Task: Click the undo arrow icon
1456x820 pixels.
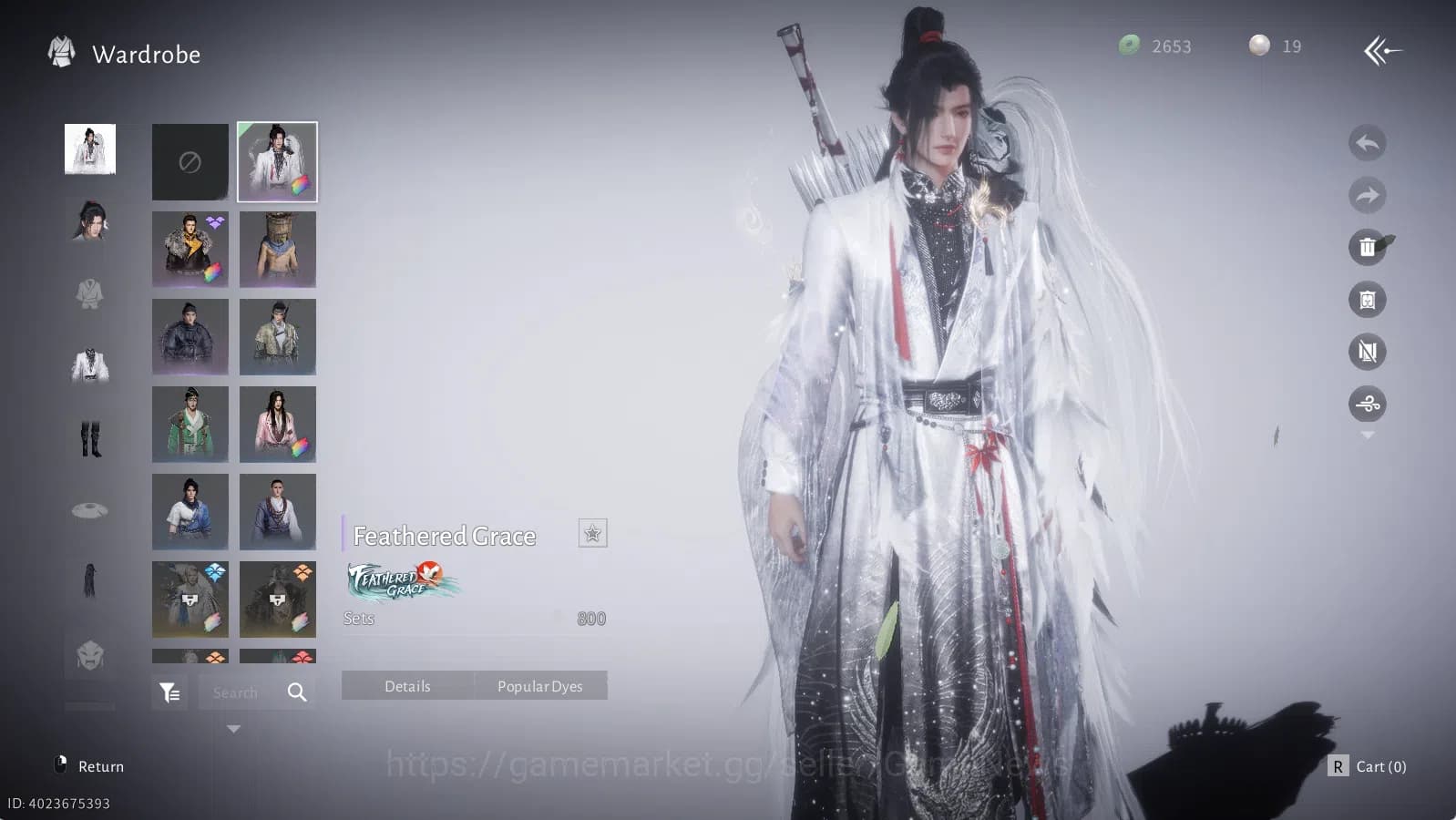Action: click(1367, 144)
